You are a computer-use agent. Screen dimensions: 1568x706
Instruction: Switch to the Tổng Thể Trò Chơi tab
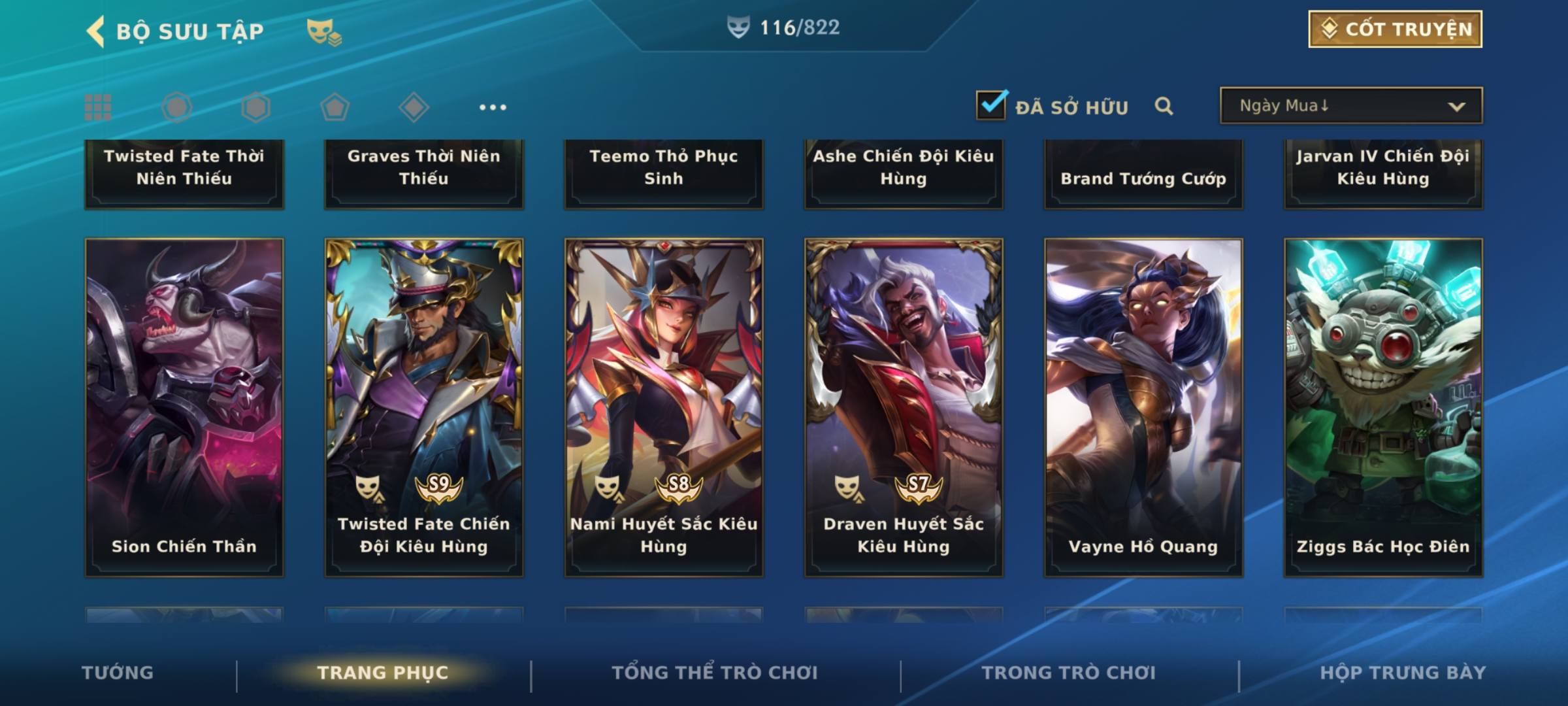point(715,673)
